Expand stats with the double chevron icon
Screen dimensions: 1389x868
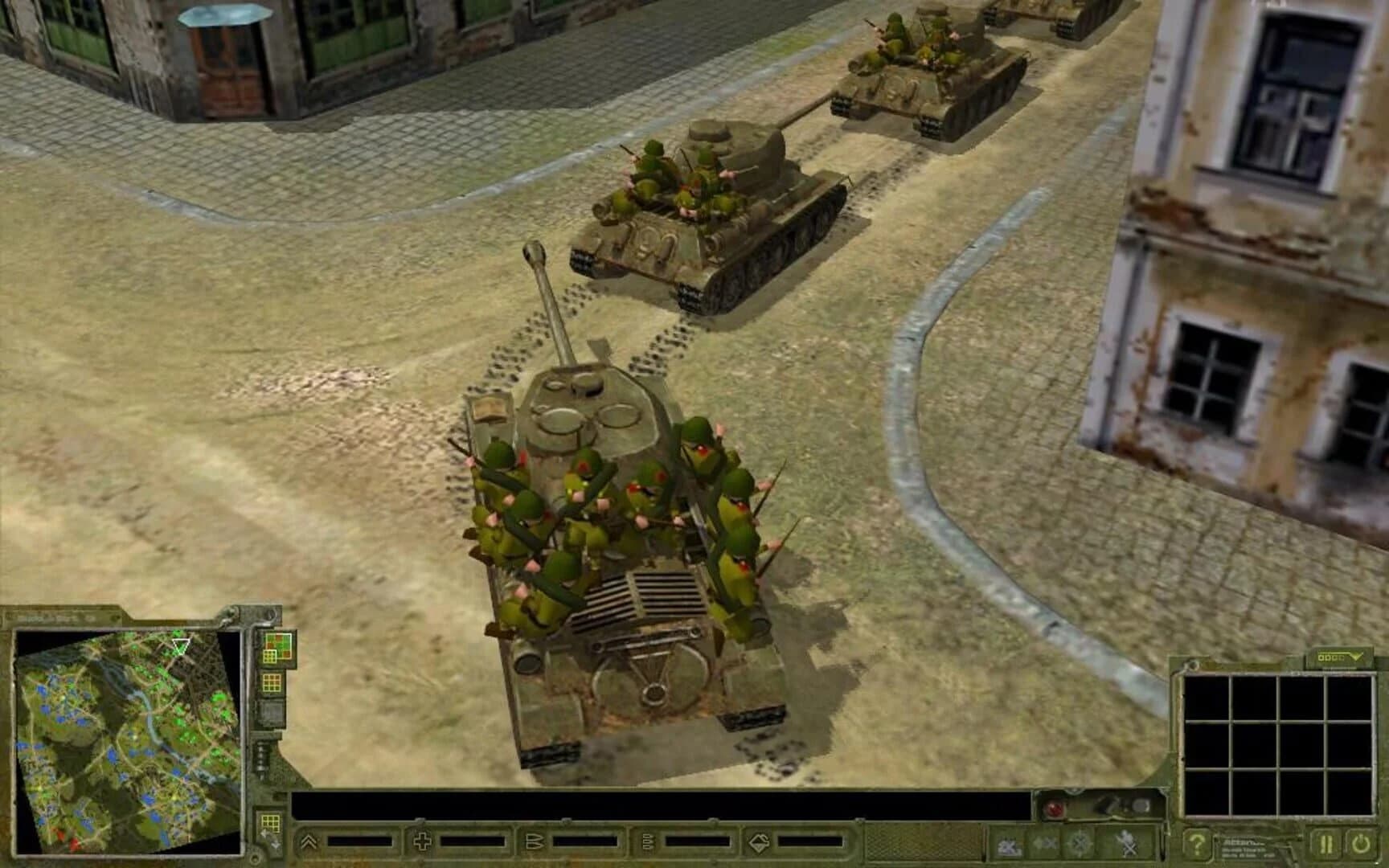(x=308, y=841)
